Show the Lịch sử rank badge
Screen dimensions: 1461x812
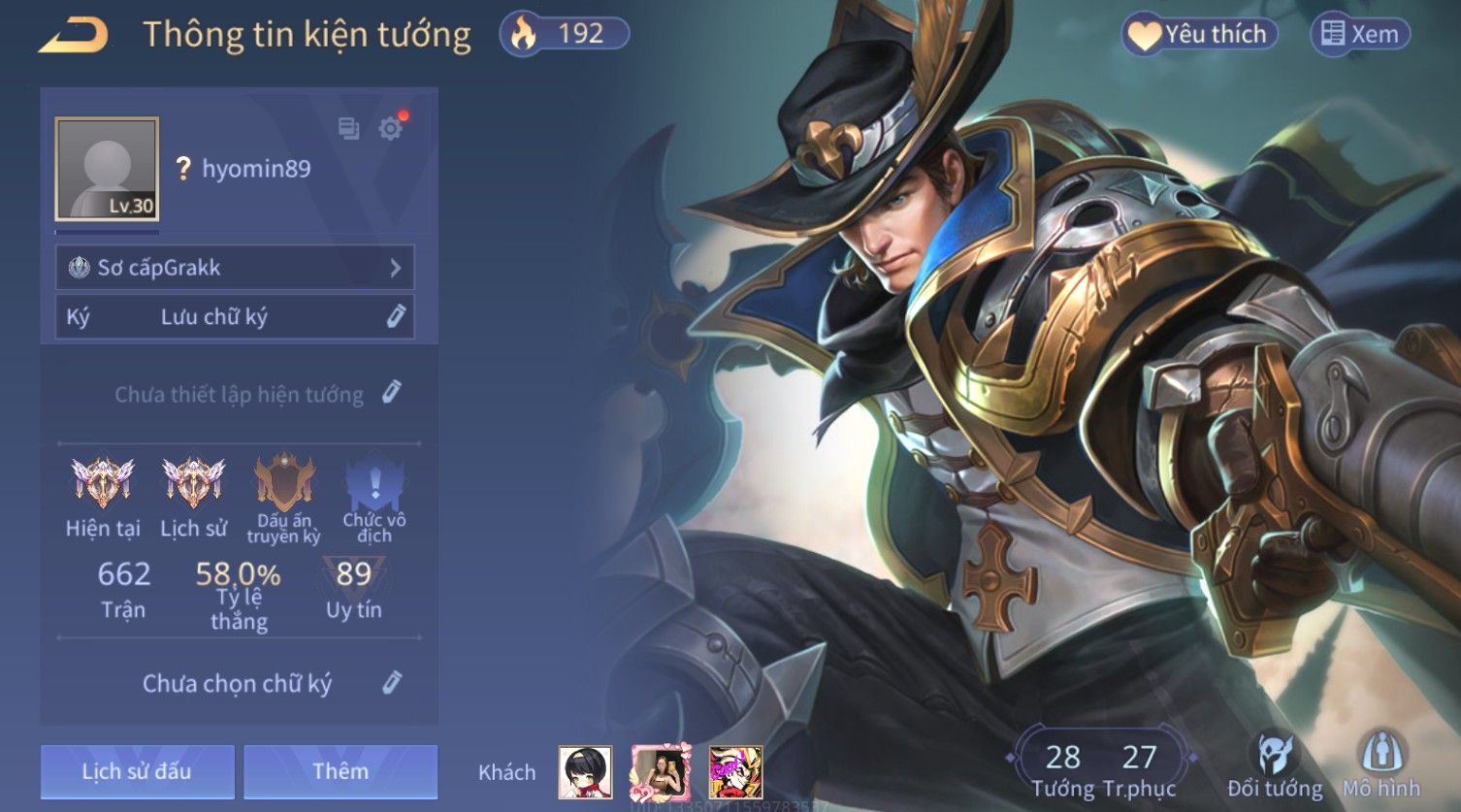193,482
